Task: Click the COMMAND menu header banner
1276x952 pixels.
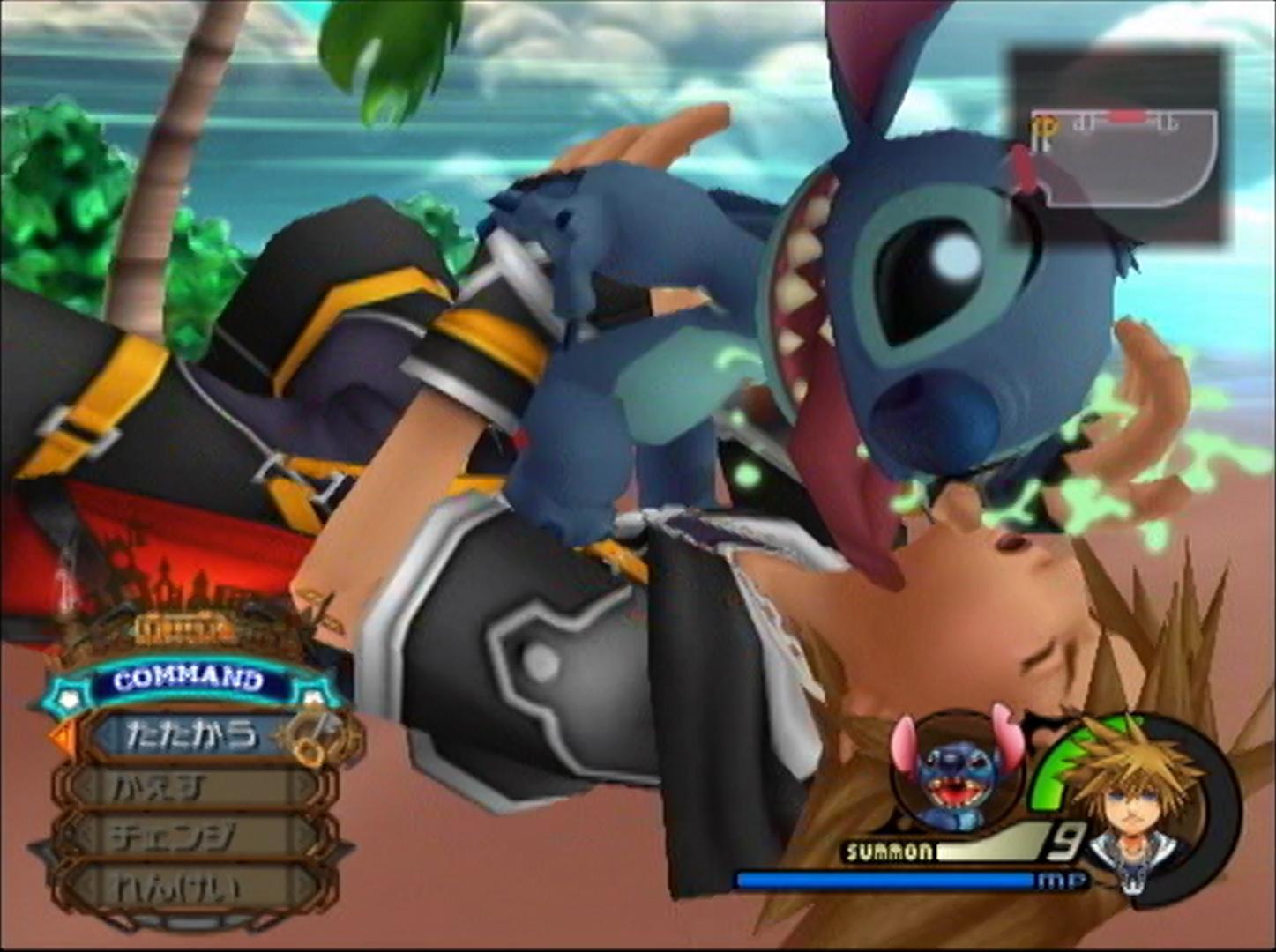Action: 189,680
